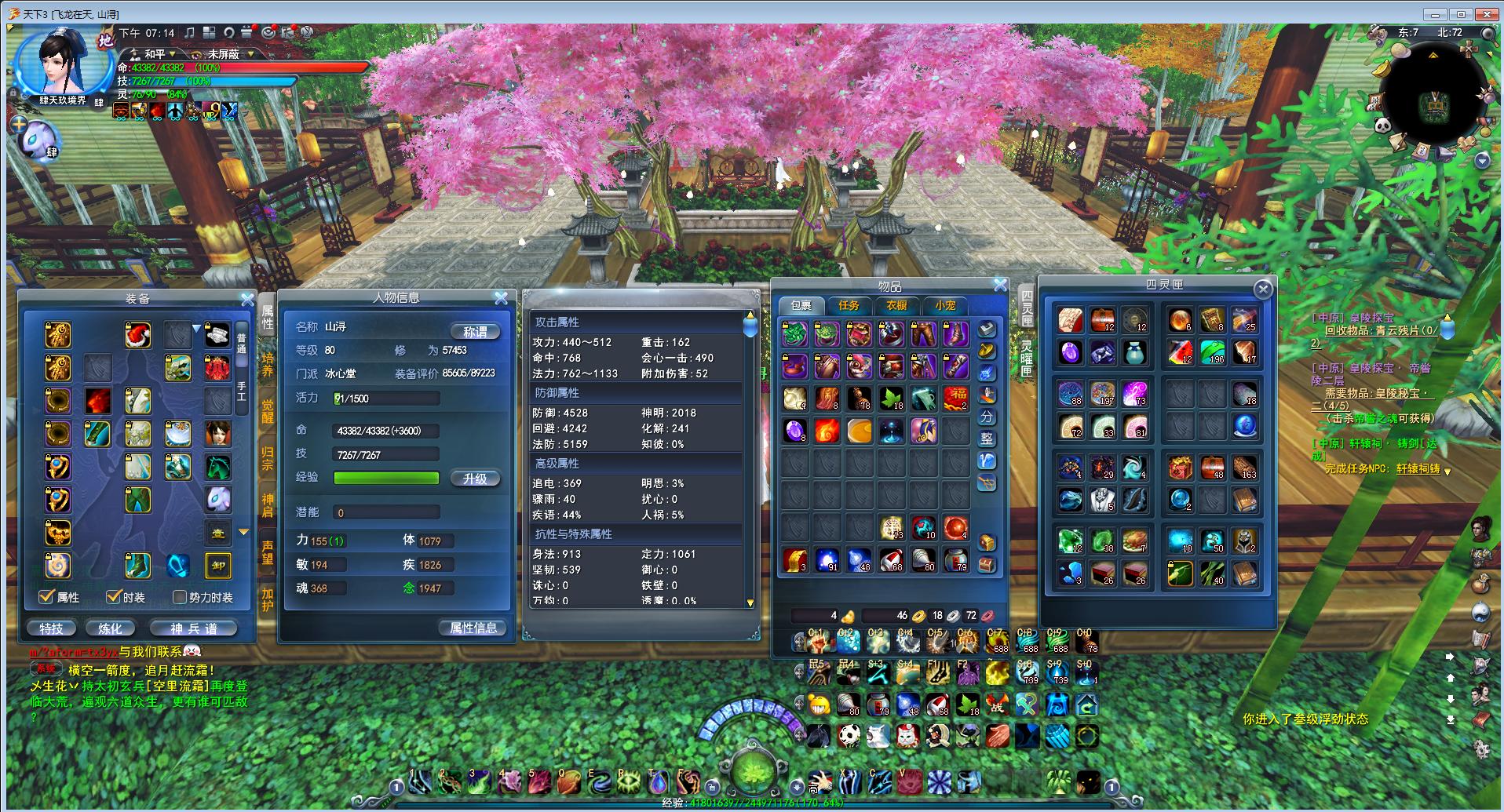Close the 装备 equipment panel

[247, 299]
